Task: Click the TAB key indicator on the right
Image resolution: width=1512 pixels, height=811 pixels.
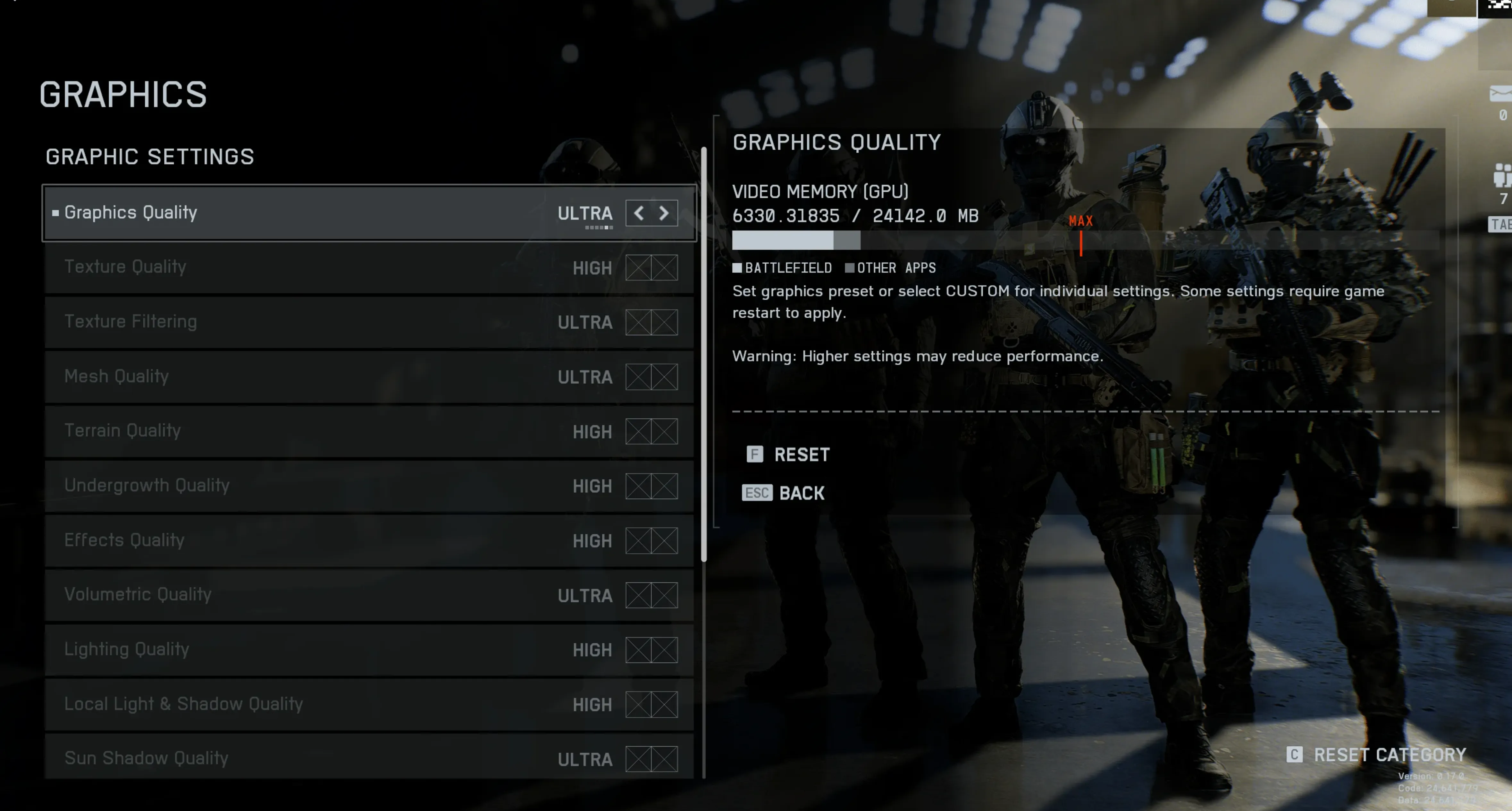Action: coord(1500,224)
